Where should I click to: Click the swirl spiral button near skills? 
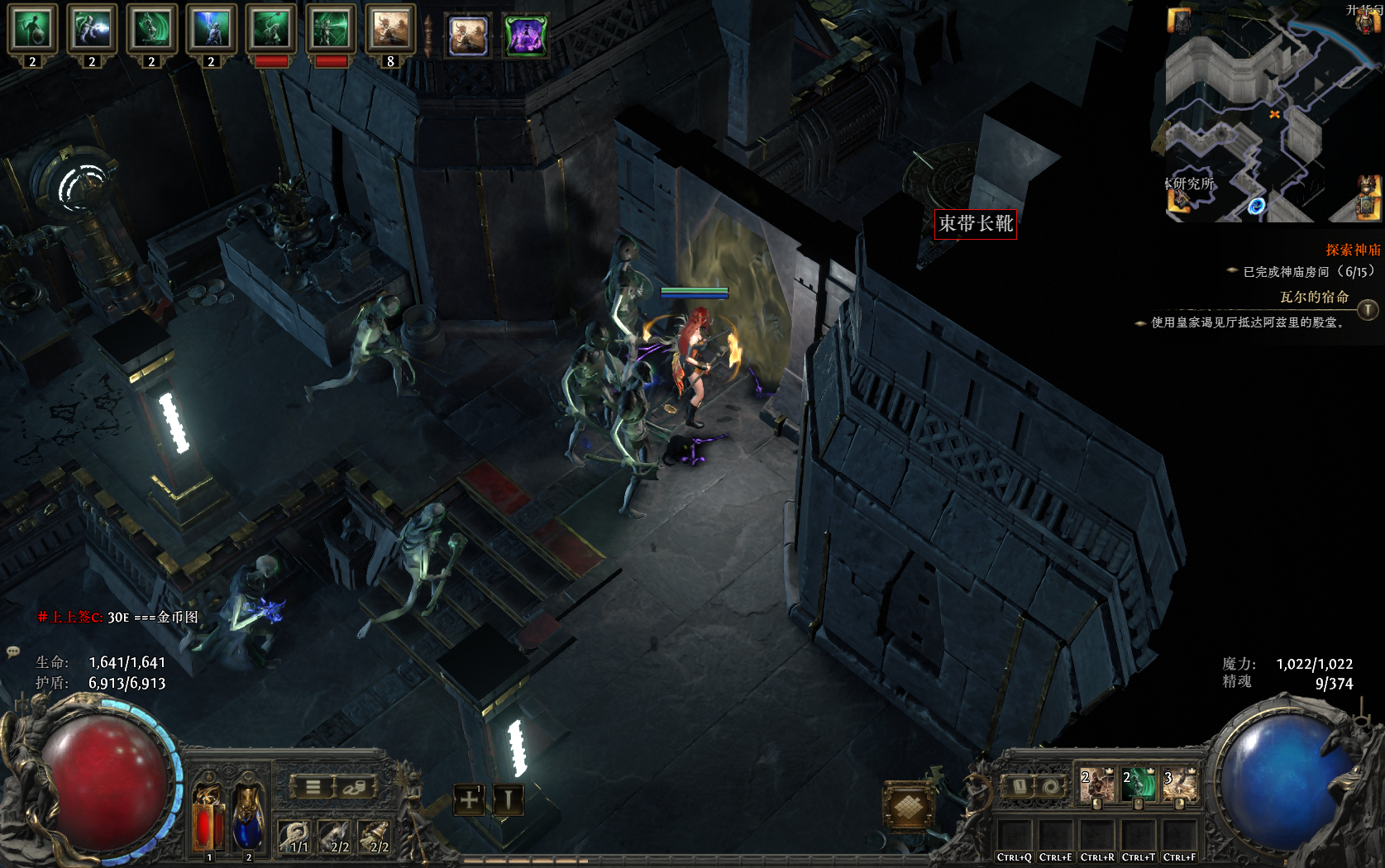tap(1051, 787)
